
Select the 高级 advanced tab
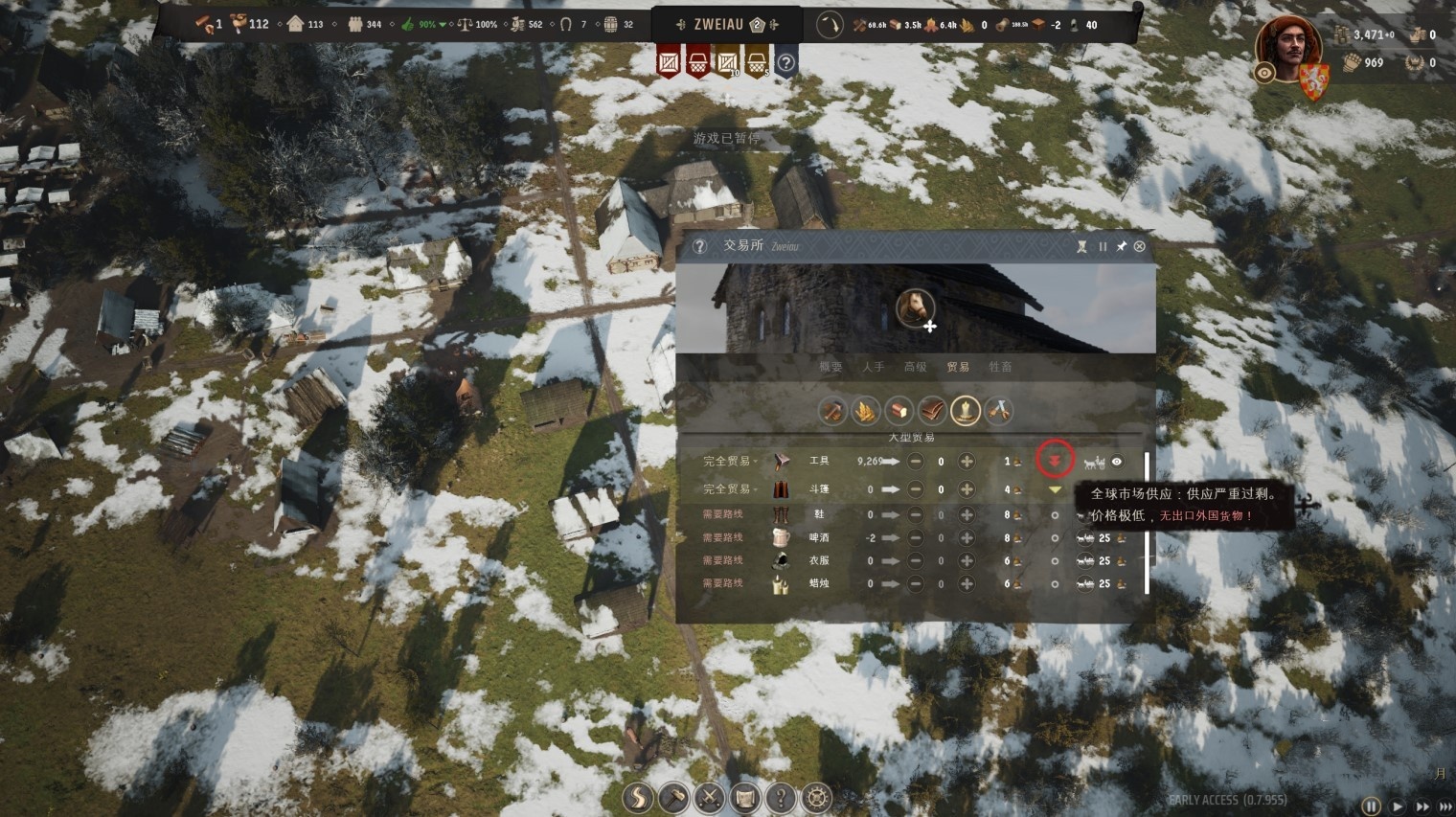click(915, 367)
